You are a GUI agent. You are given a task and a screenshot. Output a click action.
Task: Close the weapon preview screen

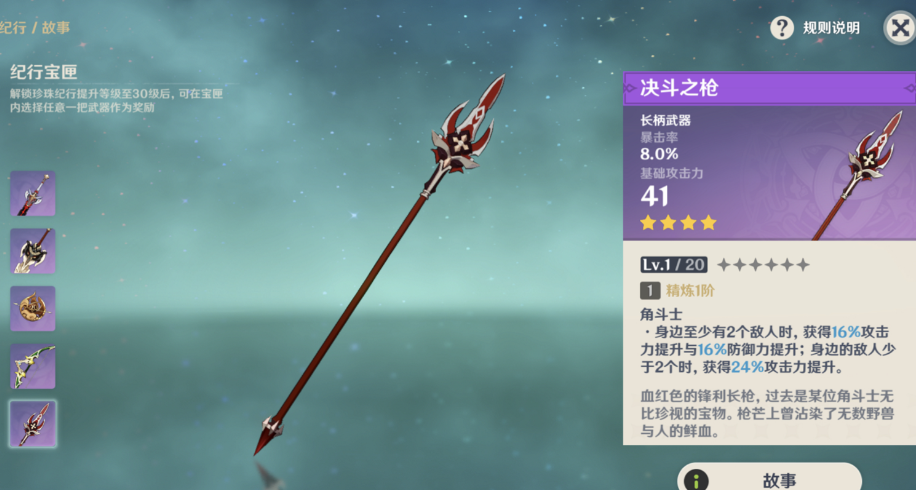point(899,27)
